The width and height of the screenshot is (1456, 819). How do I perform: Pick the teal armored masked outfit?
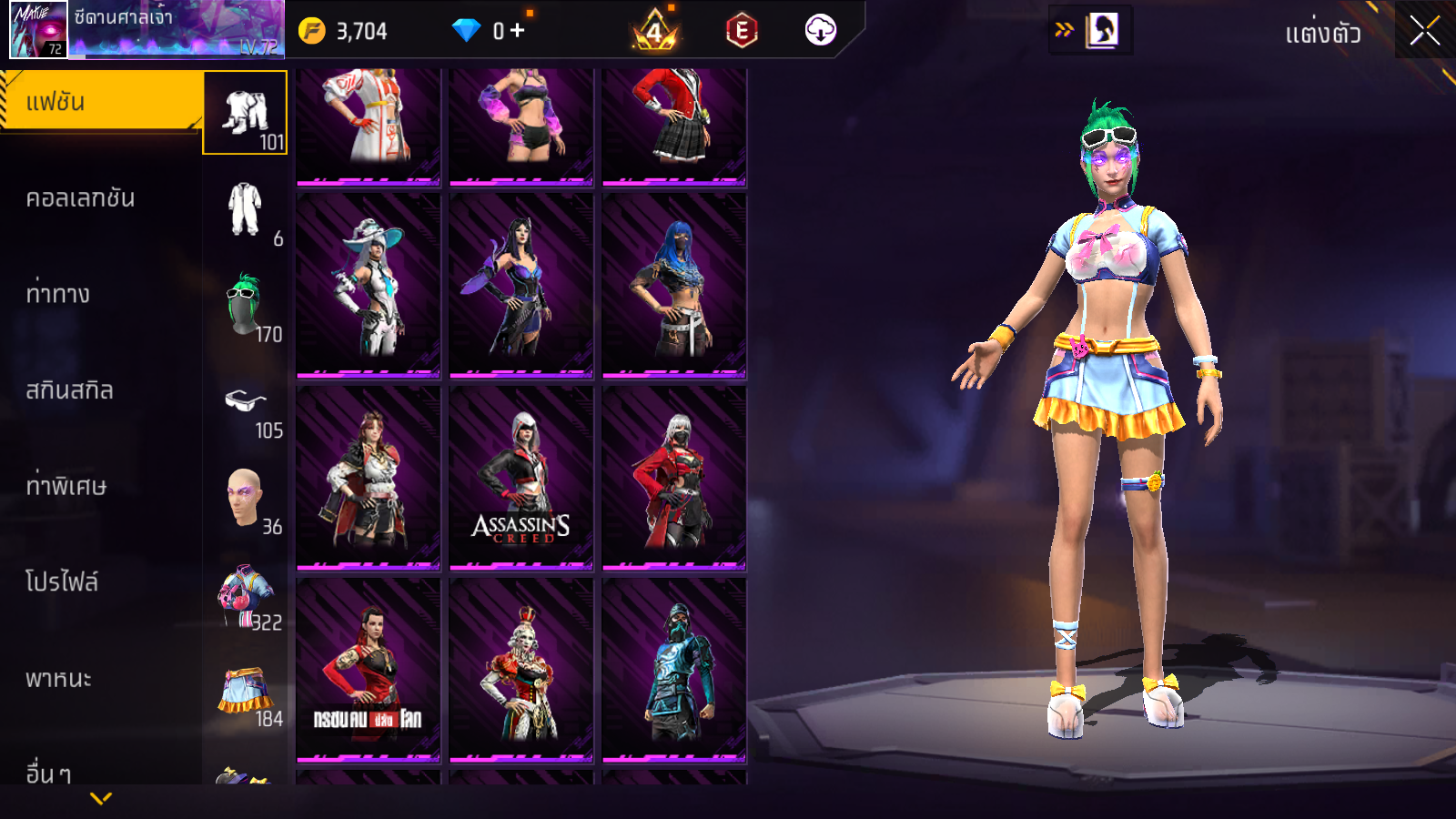coord(674,671)
